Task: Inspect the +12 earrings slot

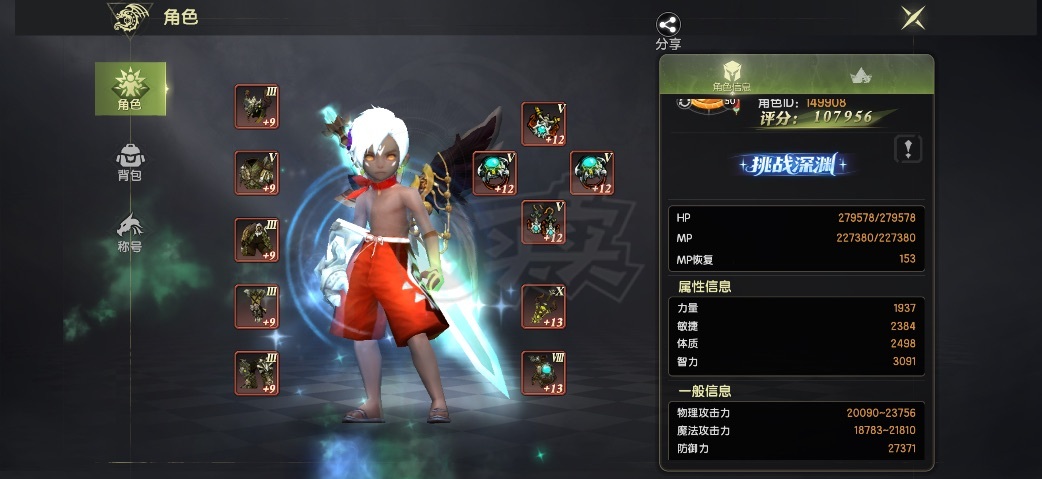Action: click(x=494, y=173)
